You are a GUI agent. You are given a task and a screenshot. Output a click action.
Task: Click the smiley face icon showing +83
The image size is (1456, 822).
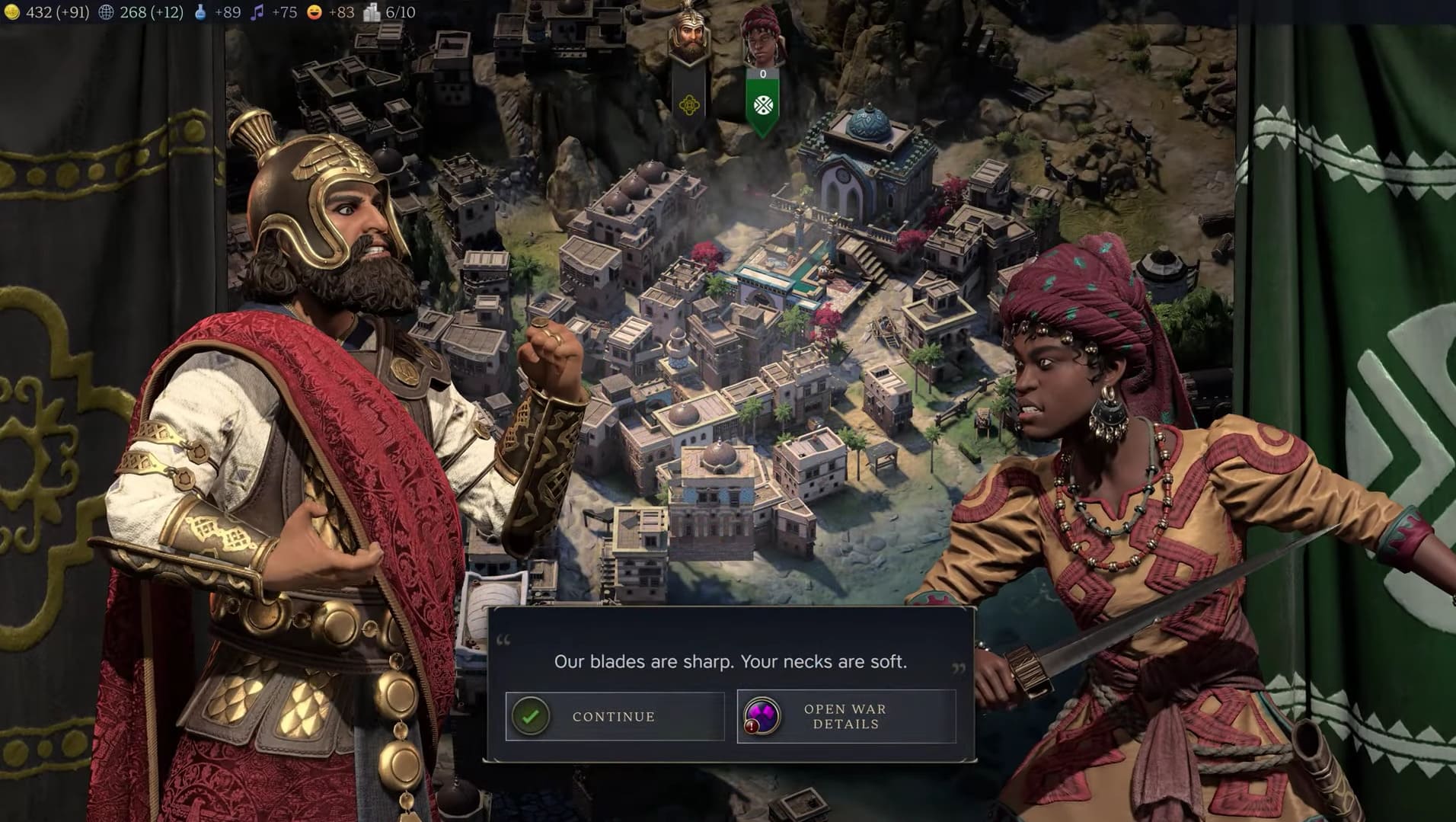pos(315,12)
